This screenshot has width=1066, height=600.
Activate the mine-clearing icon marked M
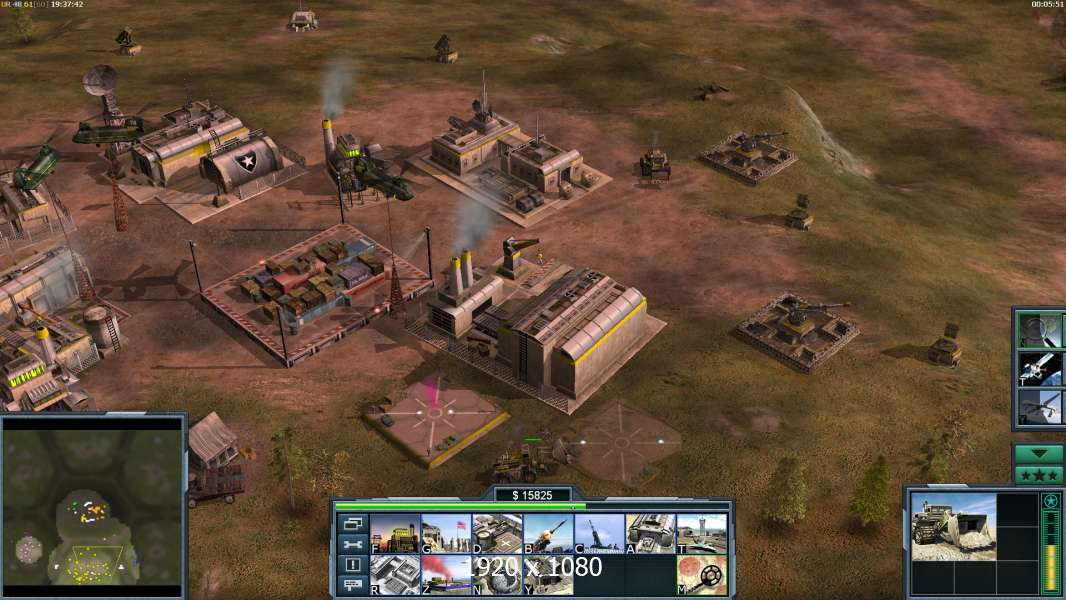coord(701,575)
